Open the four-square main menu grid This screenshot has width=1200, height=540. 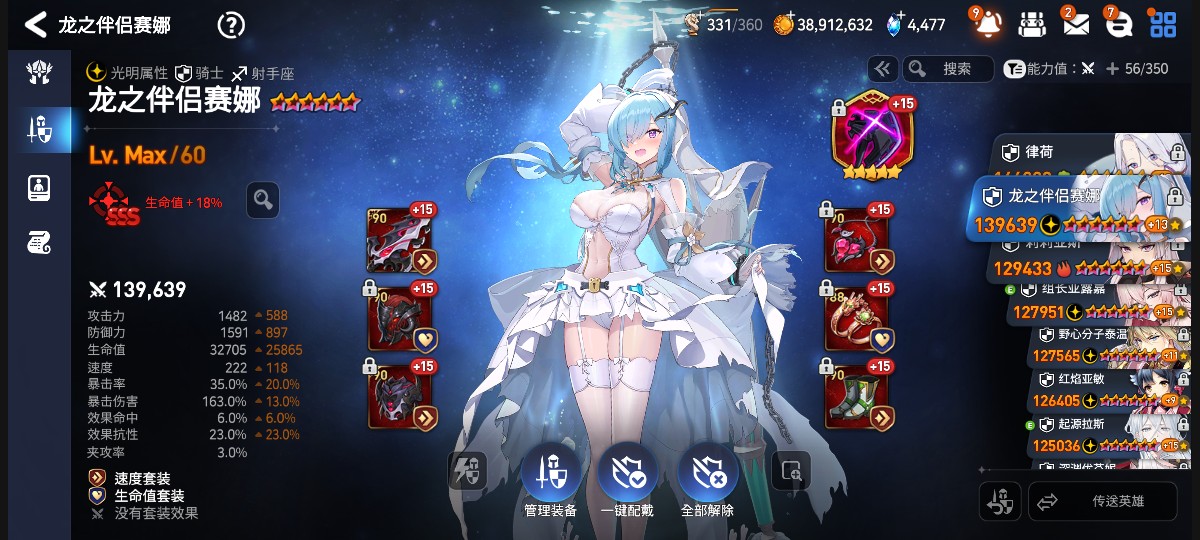coord(1162,24)
